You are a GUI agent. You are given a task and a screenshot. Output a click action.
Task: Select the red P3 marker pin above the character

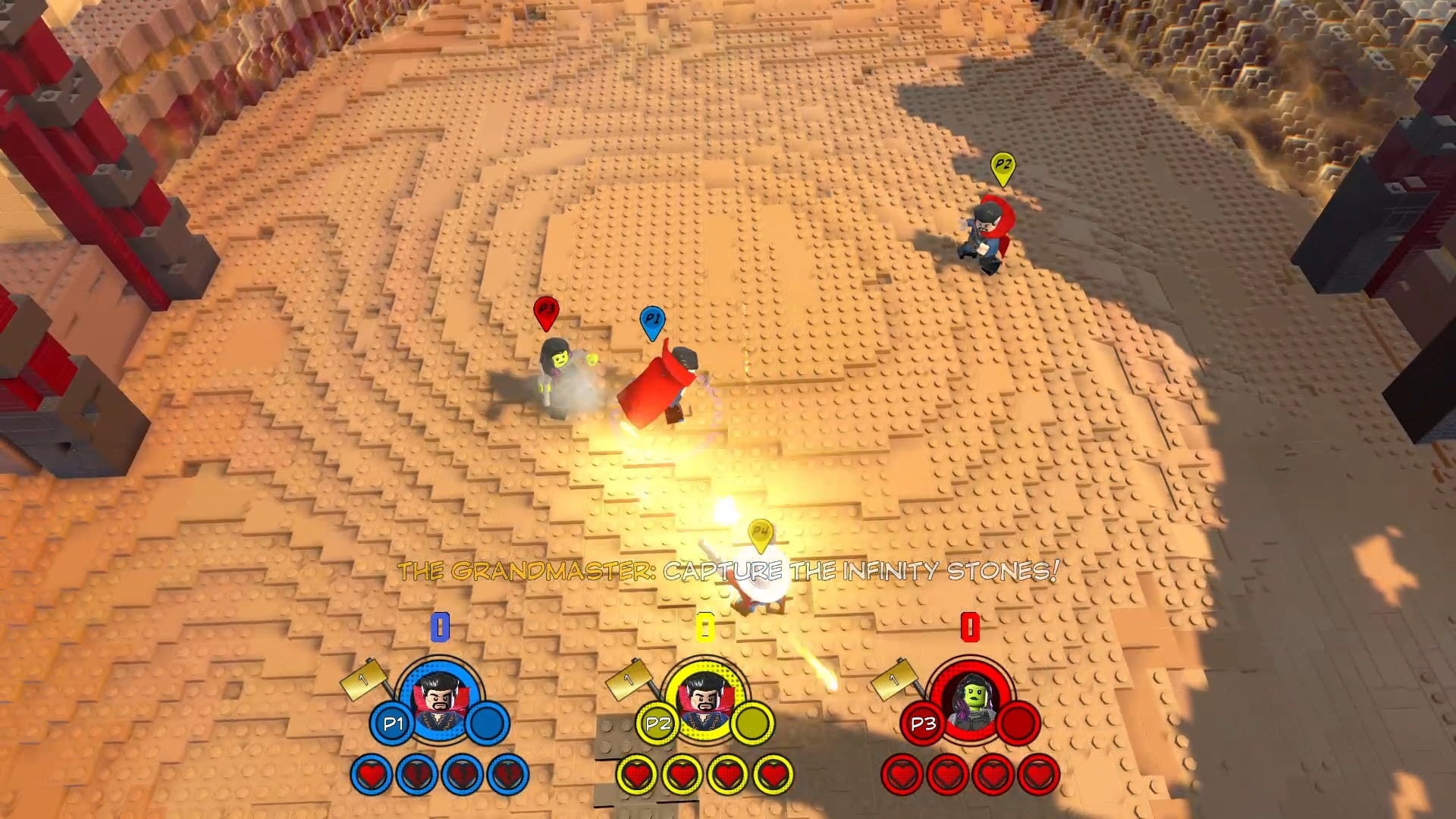tap(545, 312)
